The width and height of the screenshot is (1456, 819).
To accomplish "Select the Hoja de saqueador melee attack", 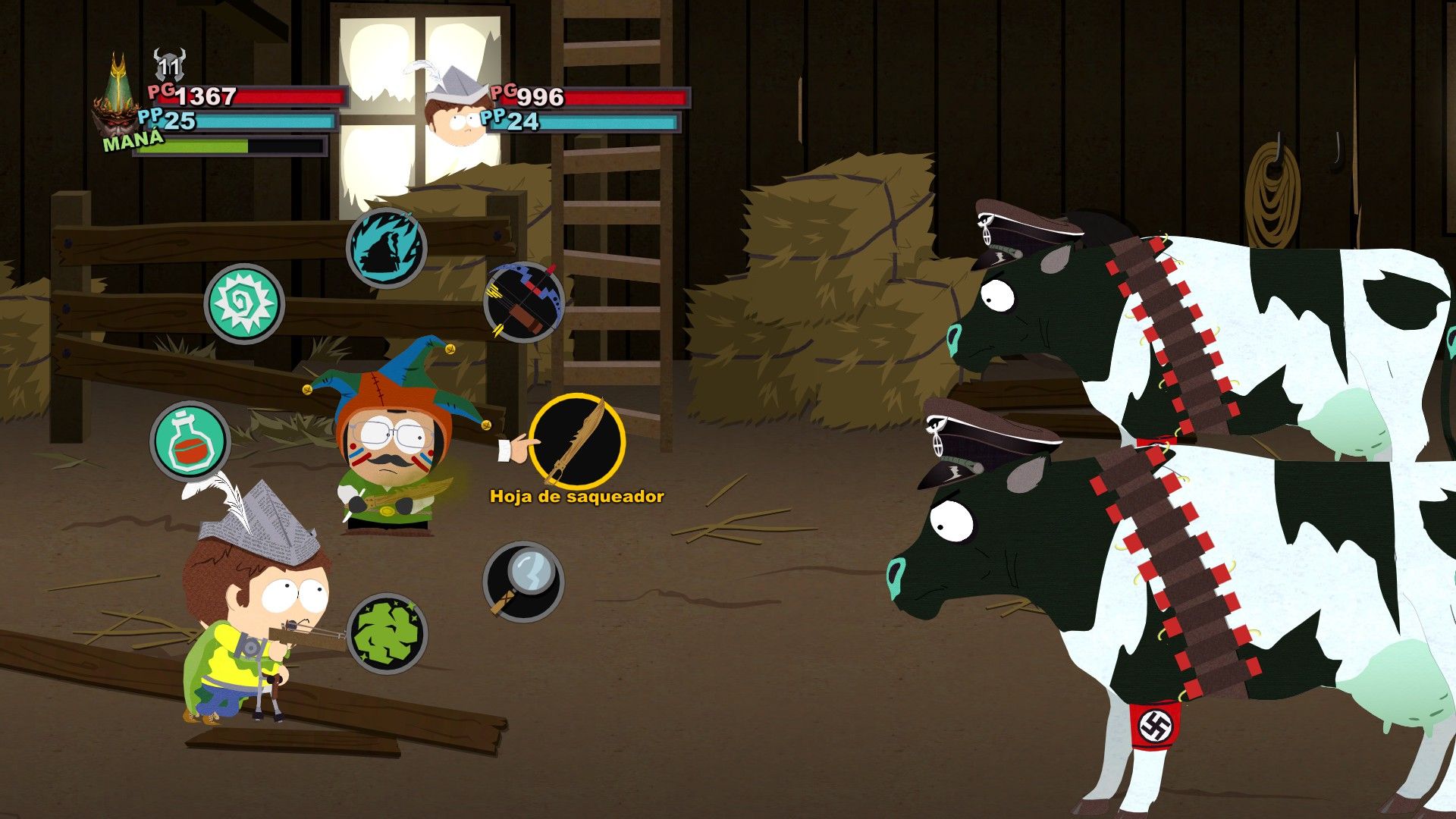I will click(577, 441).
